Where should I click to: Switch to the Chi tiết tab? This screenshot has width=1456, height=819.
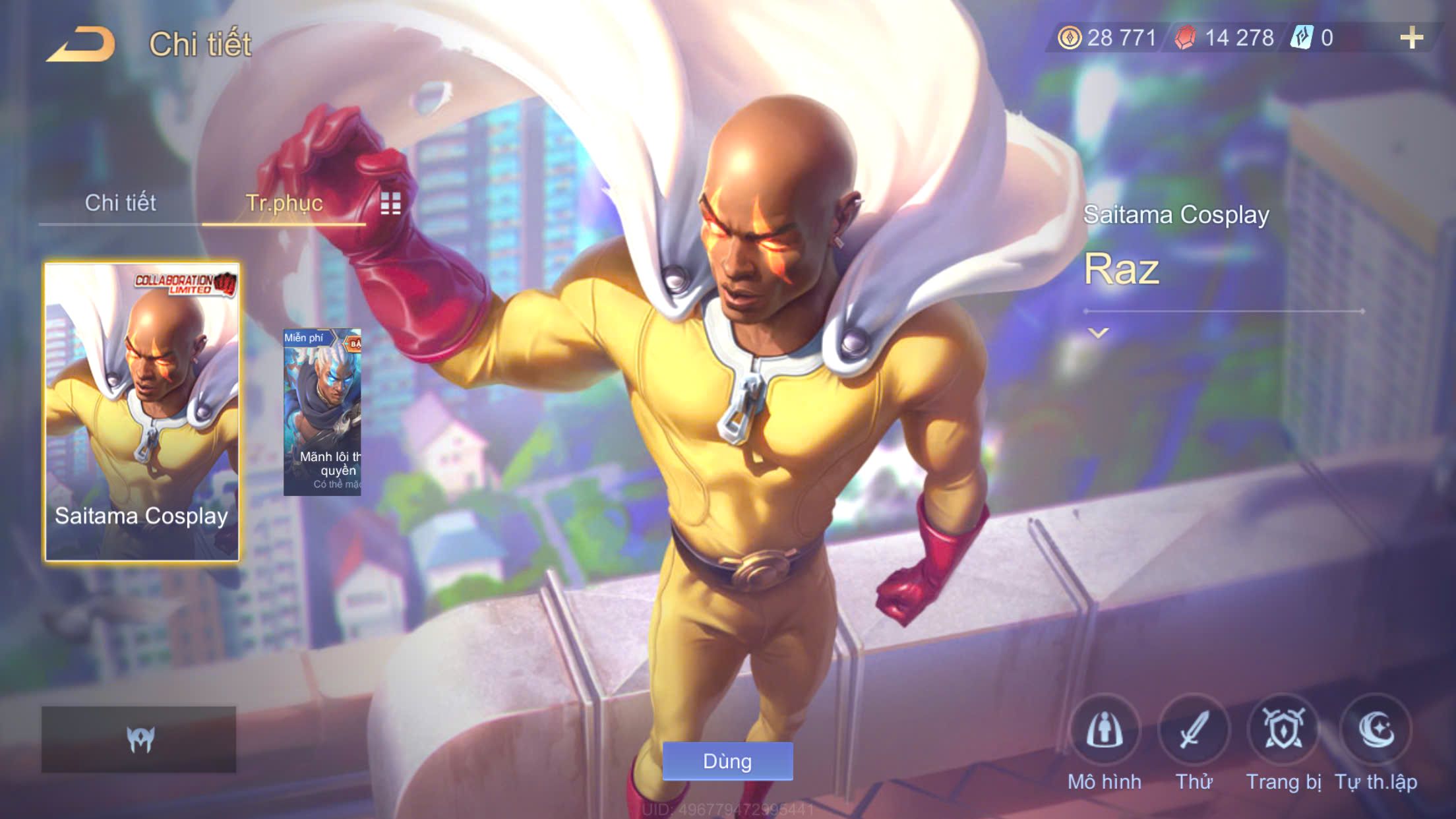tap(120, 203)
